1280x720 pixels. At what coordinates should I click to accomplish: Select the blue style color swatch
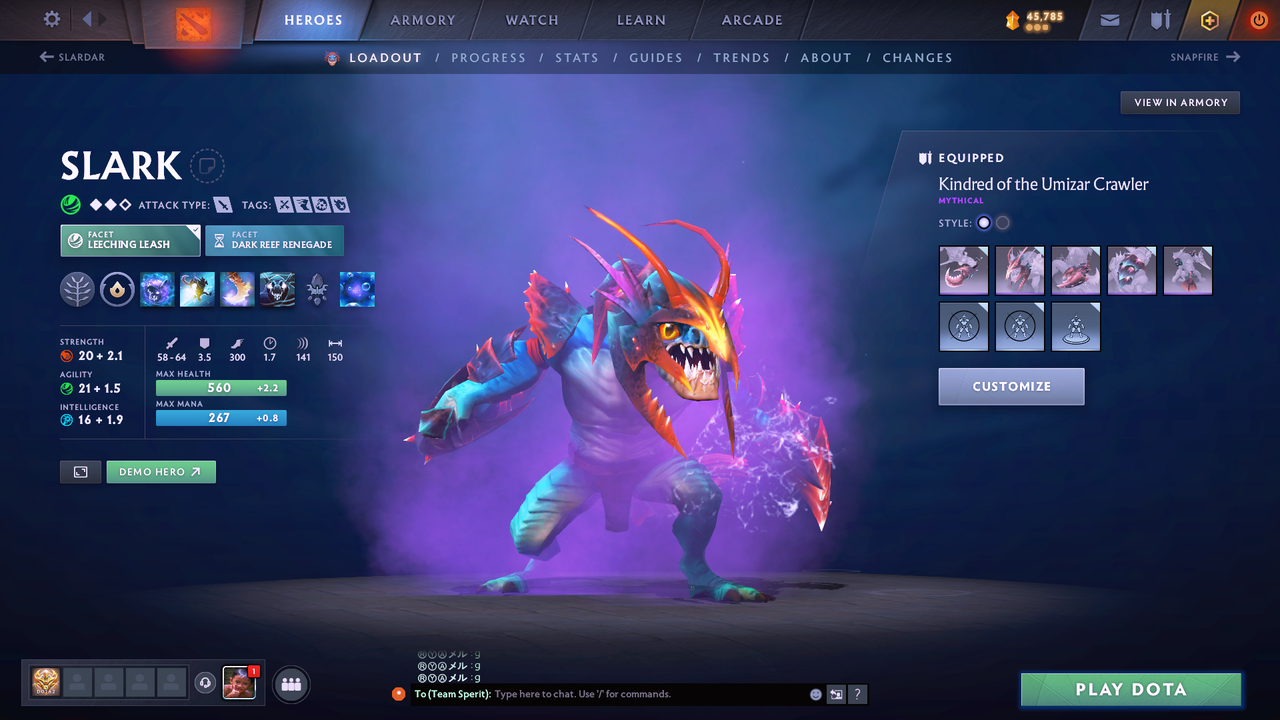(983, 222)
